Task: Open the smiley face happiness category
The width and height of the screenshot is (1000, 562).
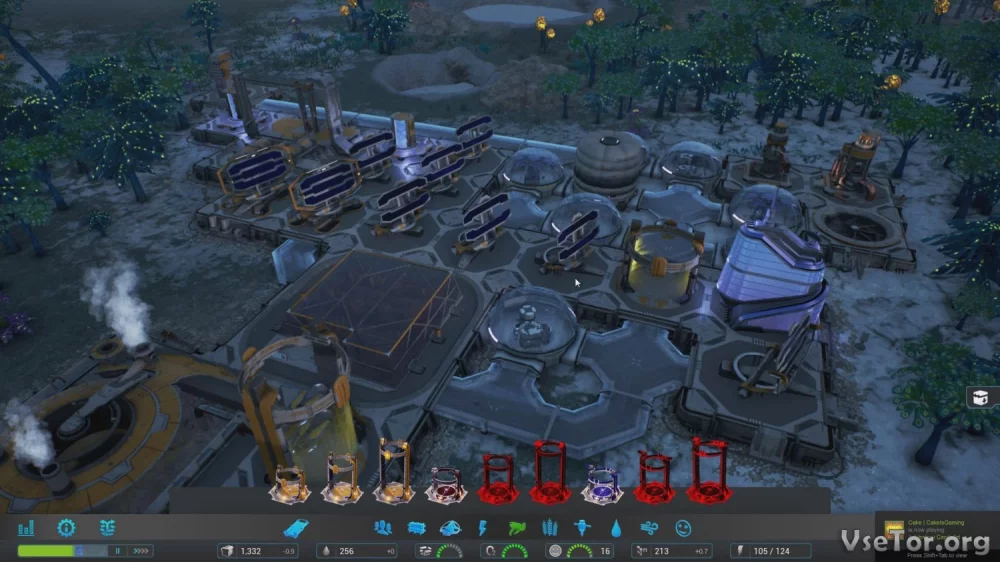Action: (x=683, y=527)
